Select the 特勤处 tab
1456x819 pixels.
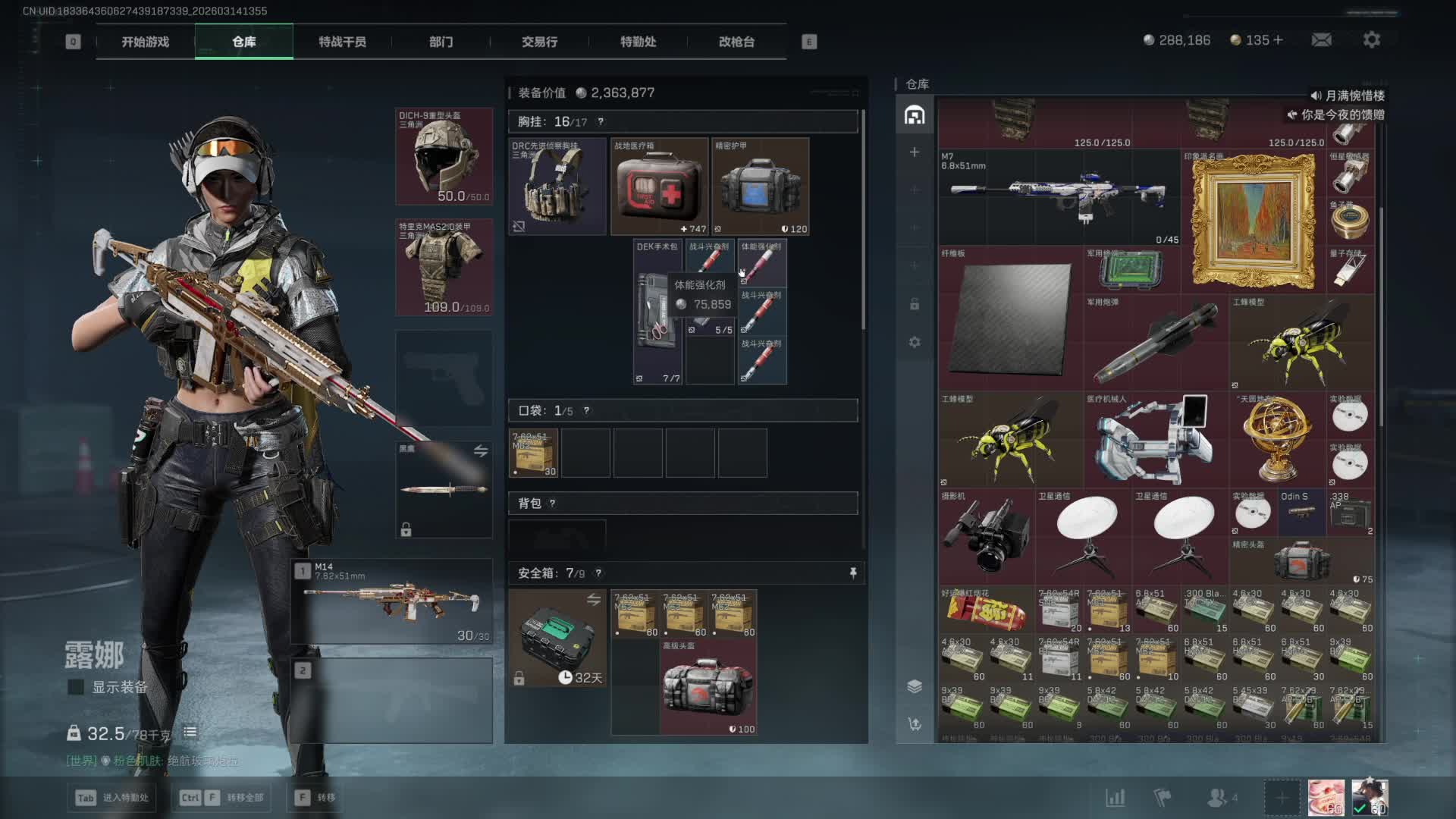tap(638, 42)
